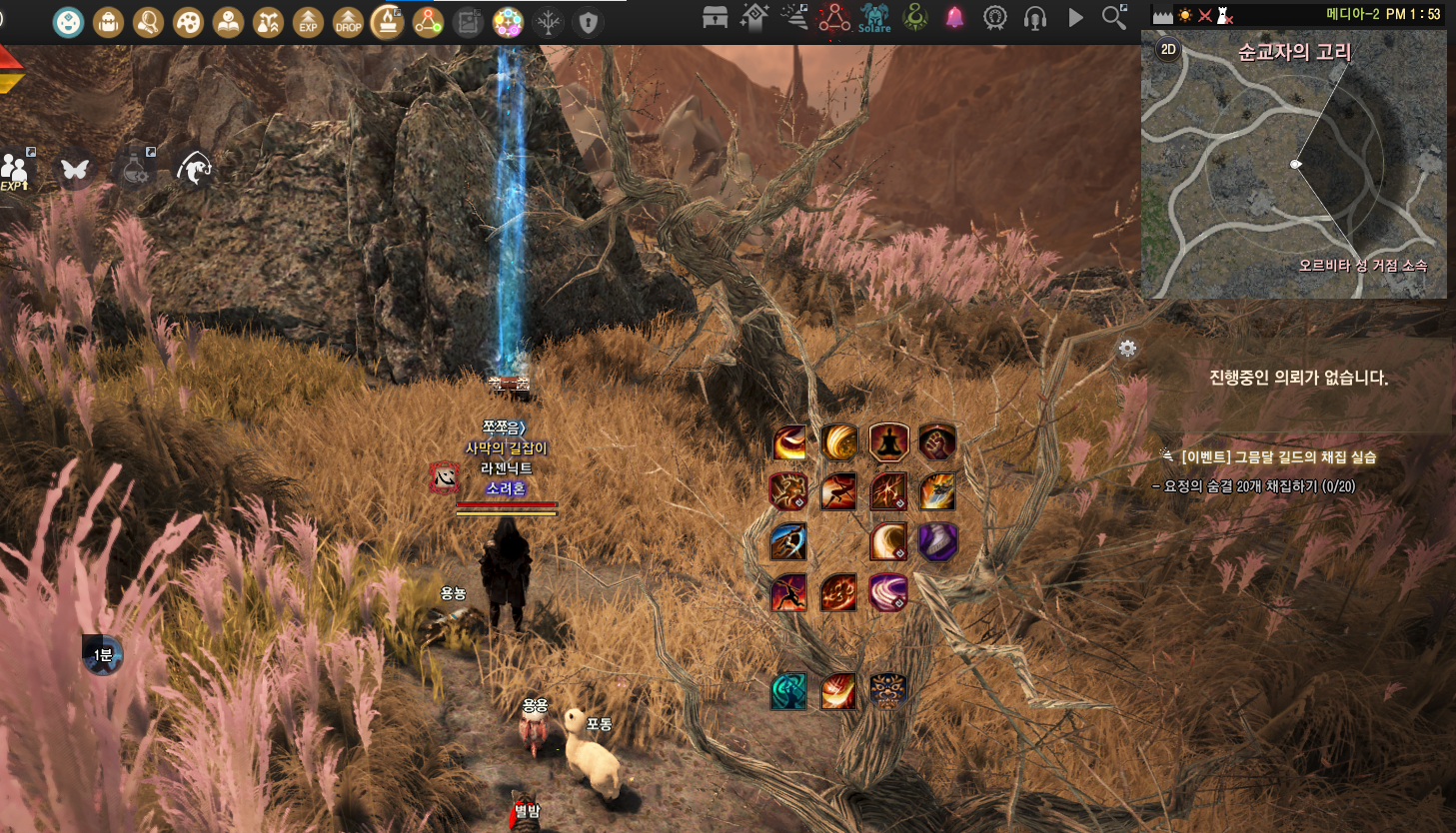Viewport: 1456px width, 833px height.
Task: Switch the minimap using the 2D button
Action: tap(1168, 49)
